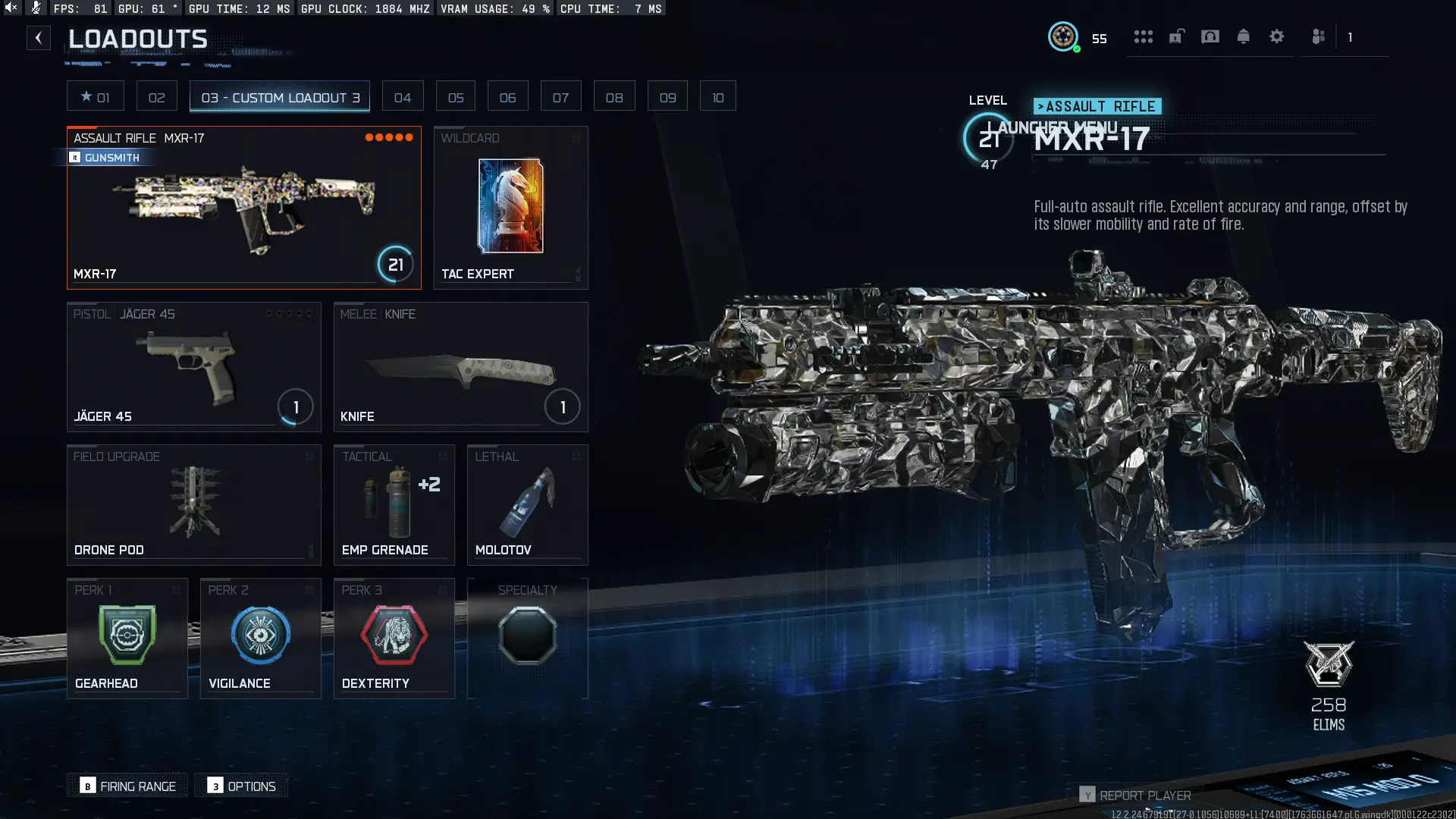Open the Gunsmith for the MXR-17
This screenshot has width=1456, height=819.
coord(106,158)
